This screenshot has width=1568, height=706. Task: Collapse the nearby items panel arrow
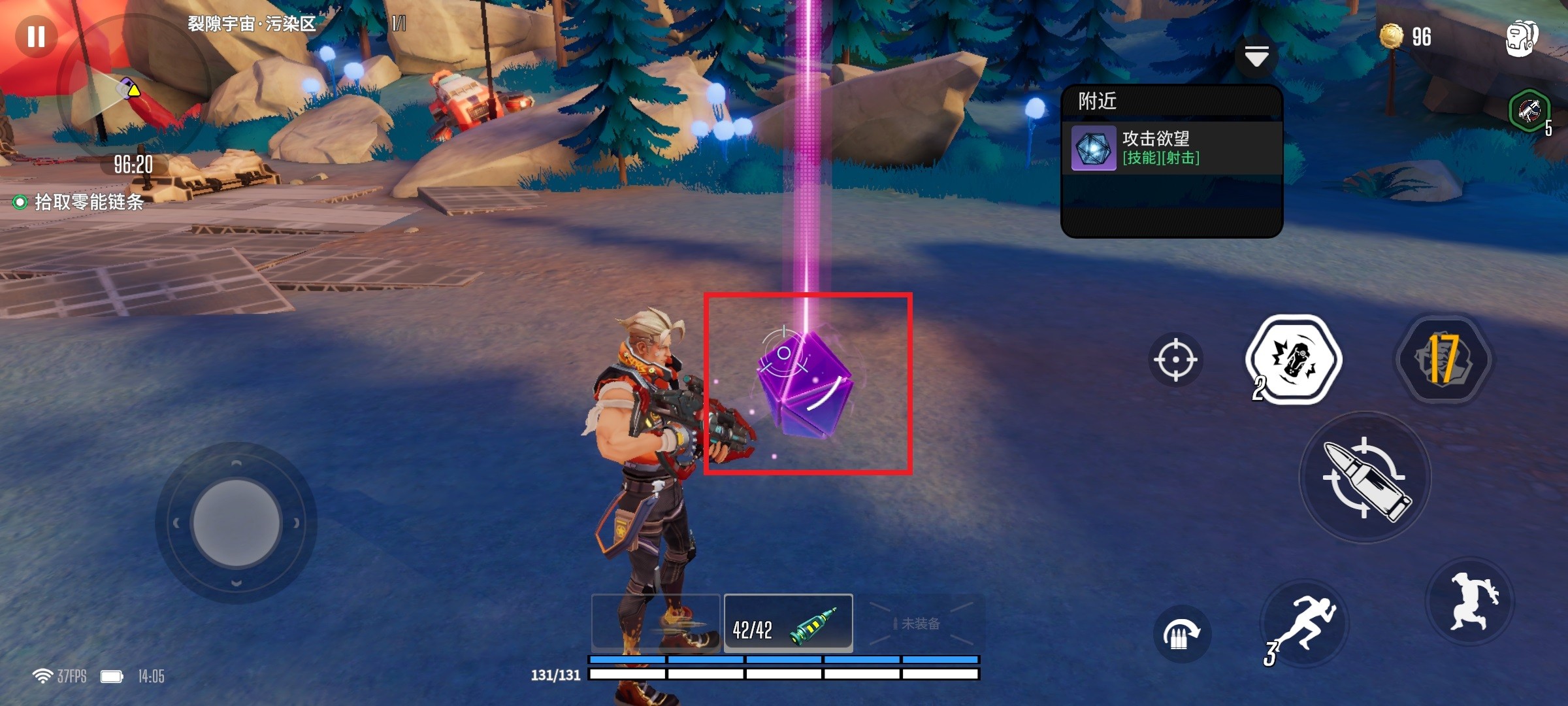tap(1256, 57)
